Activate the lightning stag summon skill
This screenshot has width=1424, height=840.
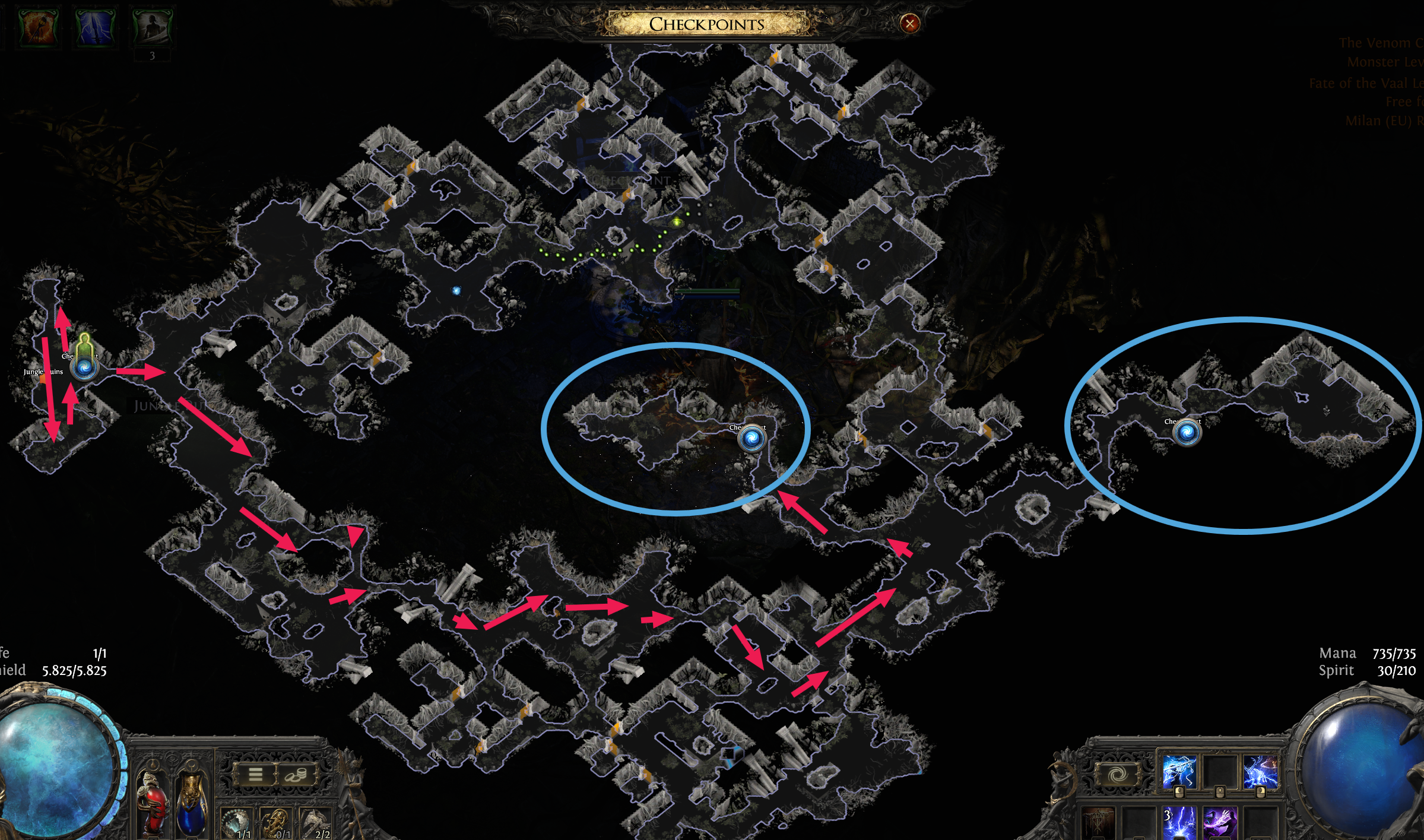[1261, 772]
